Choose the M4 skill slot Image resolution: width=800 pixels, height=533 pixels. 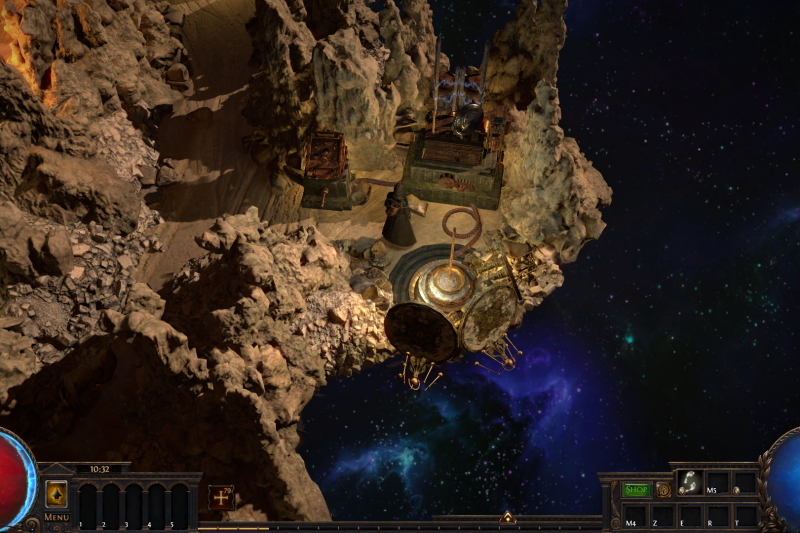pyautogui.click(x=635, y=516)
